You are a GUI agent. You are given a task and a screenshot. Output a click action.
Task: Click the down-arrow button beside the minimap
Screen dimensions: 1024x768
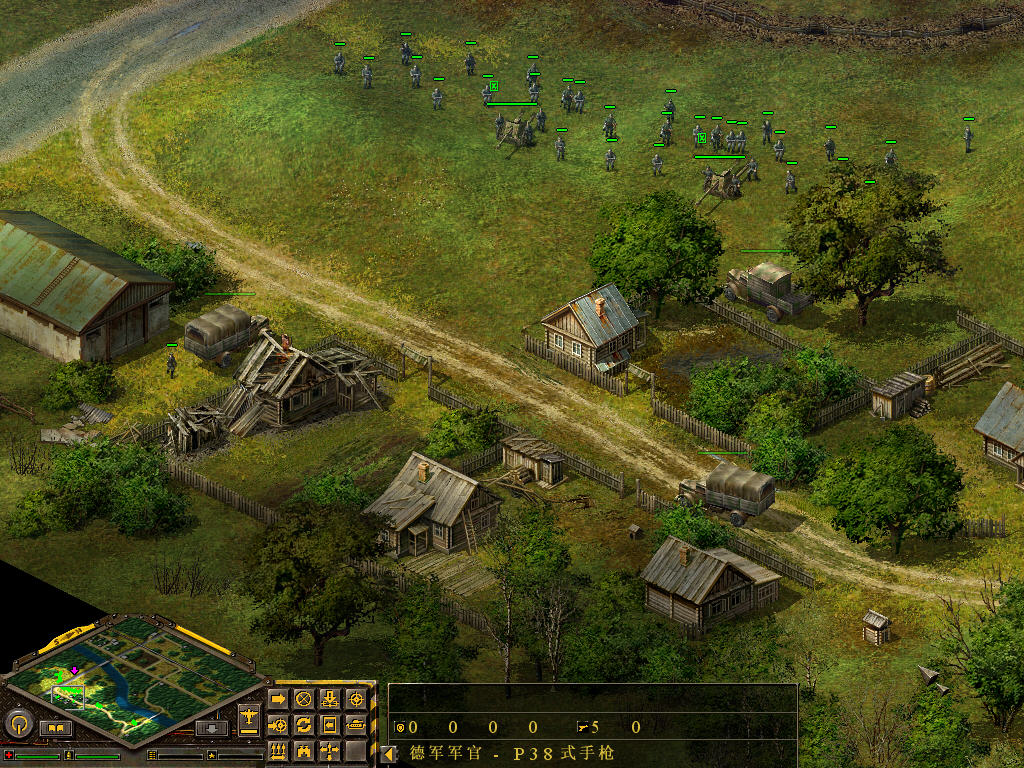pos(210,728)
